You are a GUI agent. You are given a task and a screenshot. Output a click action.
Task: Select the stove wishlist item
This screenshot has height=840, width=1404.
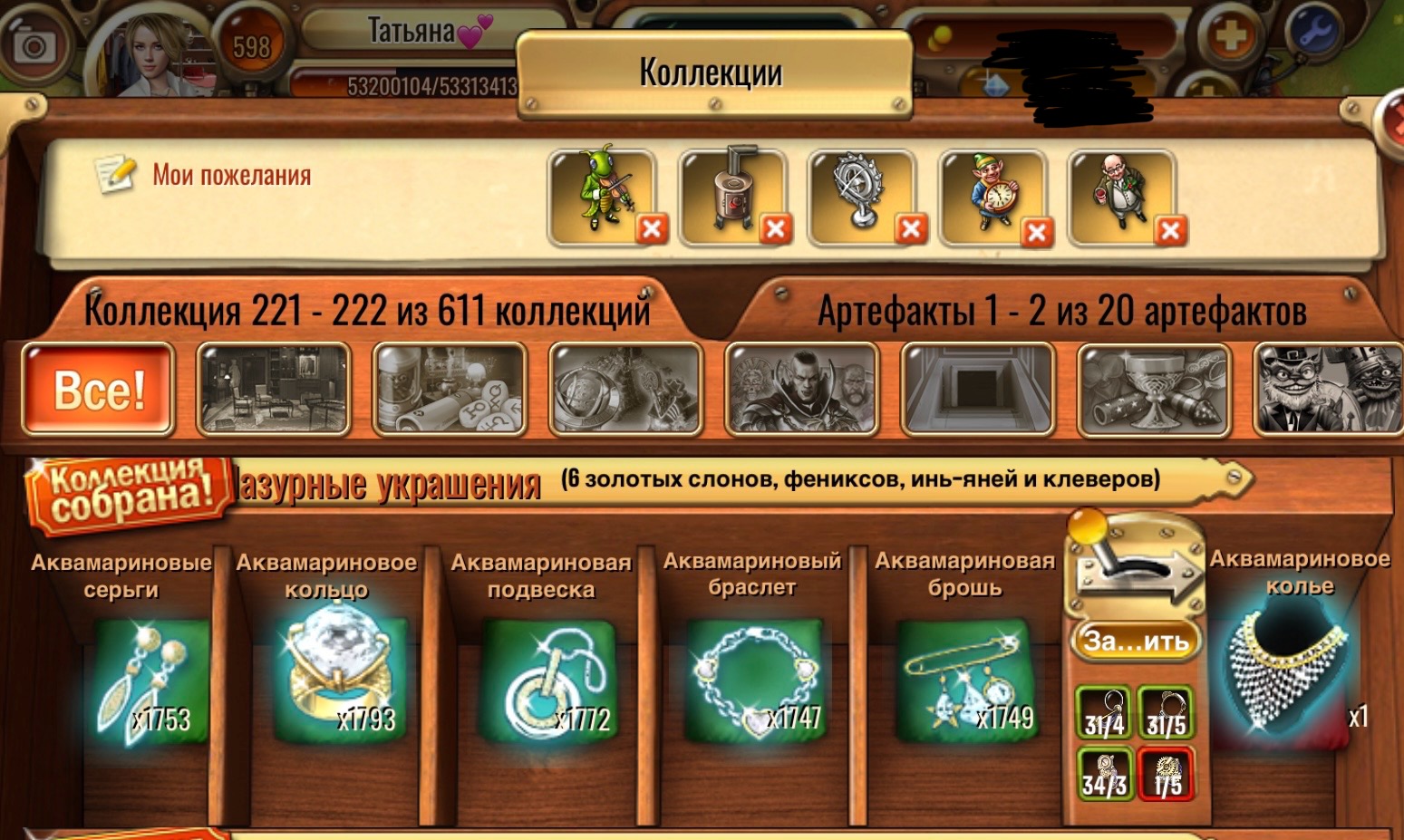(734, 192)
